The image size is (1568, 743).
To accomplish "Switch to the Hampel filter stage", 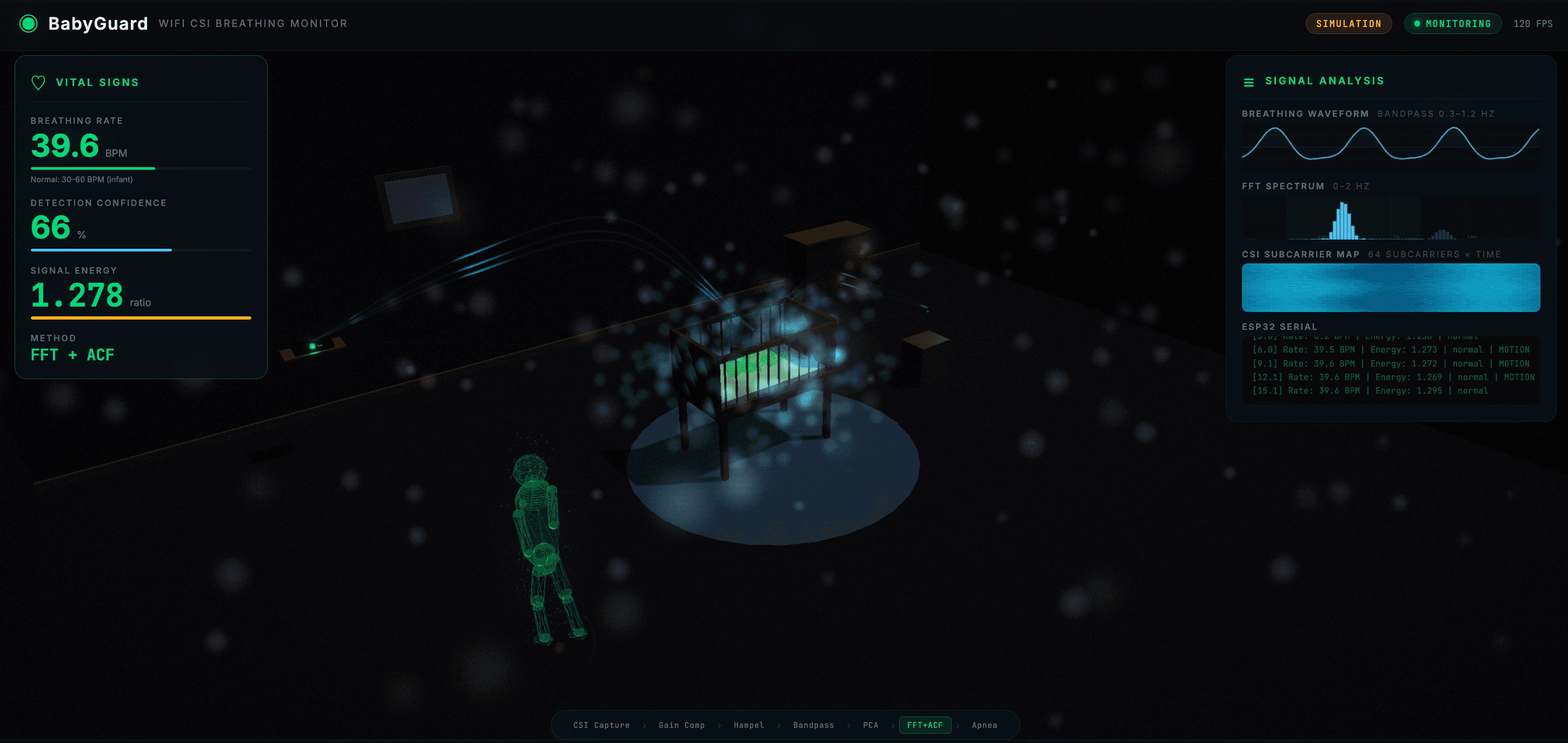I will [x=748, y=725].
